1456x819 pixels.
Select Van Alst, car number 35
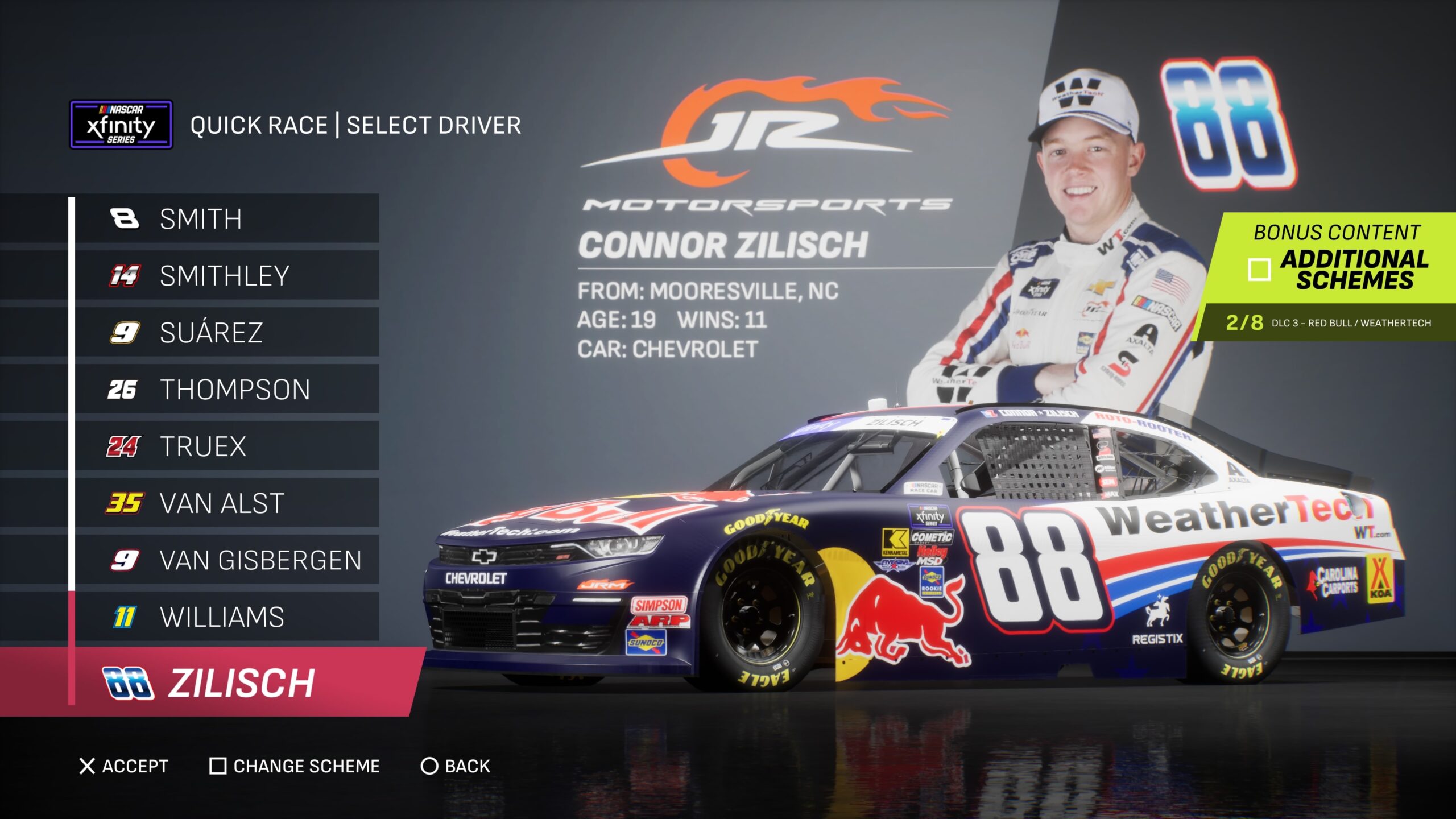227,503
